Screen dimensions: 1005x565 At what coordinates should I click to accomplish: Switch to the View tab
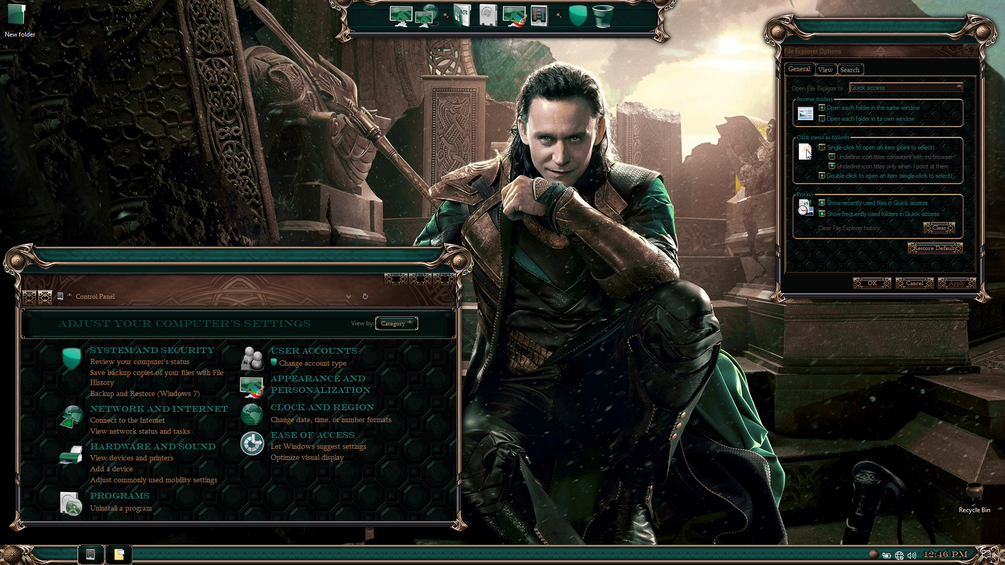825,70
